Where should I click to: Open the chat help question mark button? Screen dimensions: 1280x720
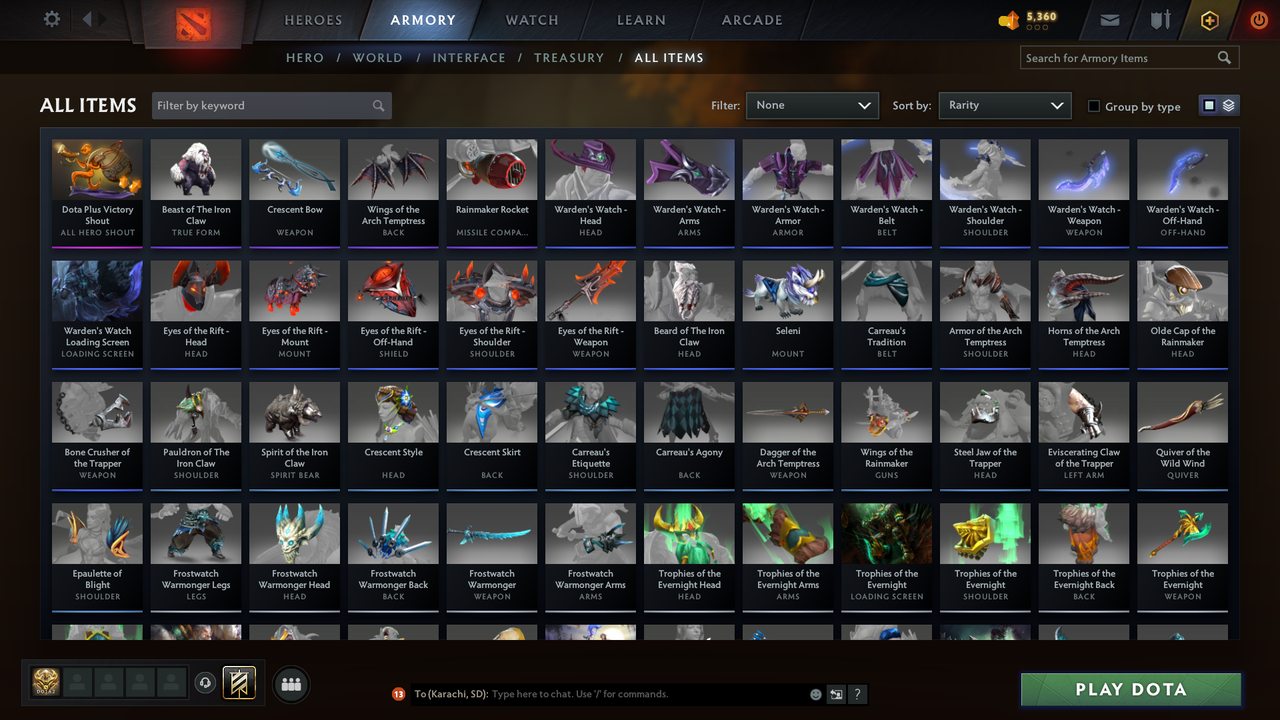click(x=857, y=693)
